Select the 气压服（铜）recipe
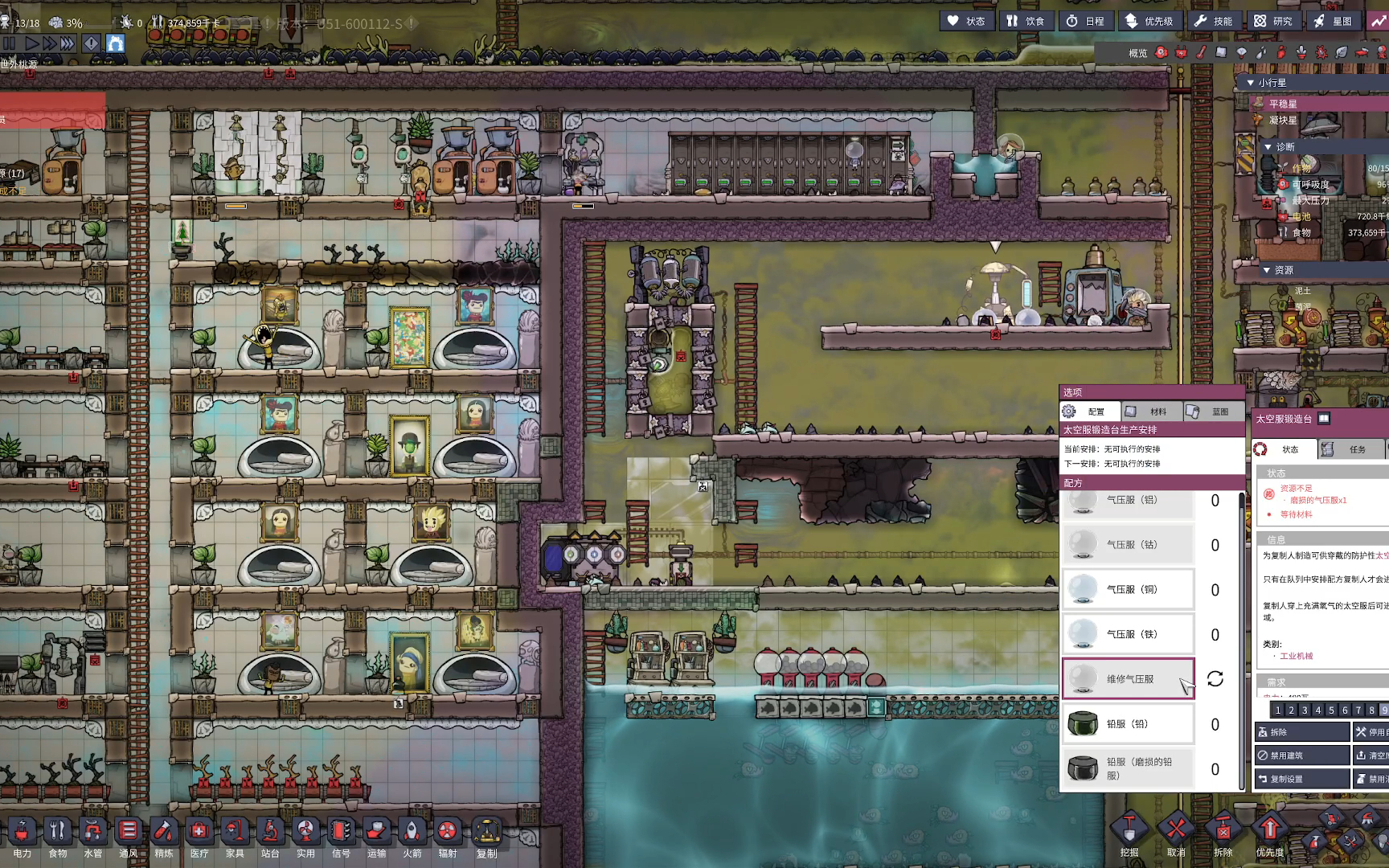Screen dimensions: 1389x868 pyautogui.click(x=1129, y=589)
